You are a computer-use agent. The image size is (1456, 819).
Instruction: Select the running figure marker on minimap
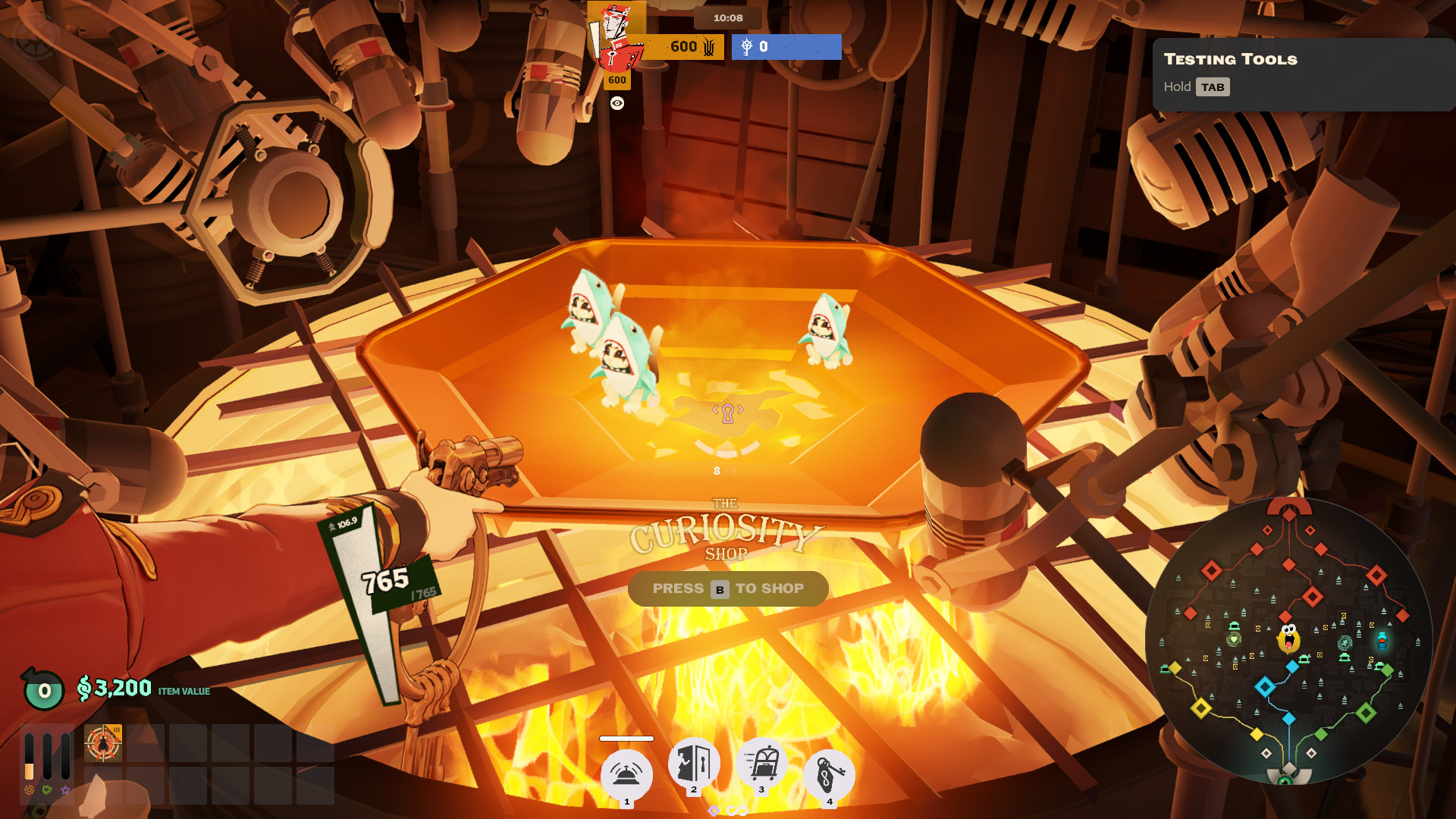[1345, 643]
